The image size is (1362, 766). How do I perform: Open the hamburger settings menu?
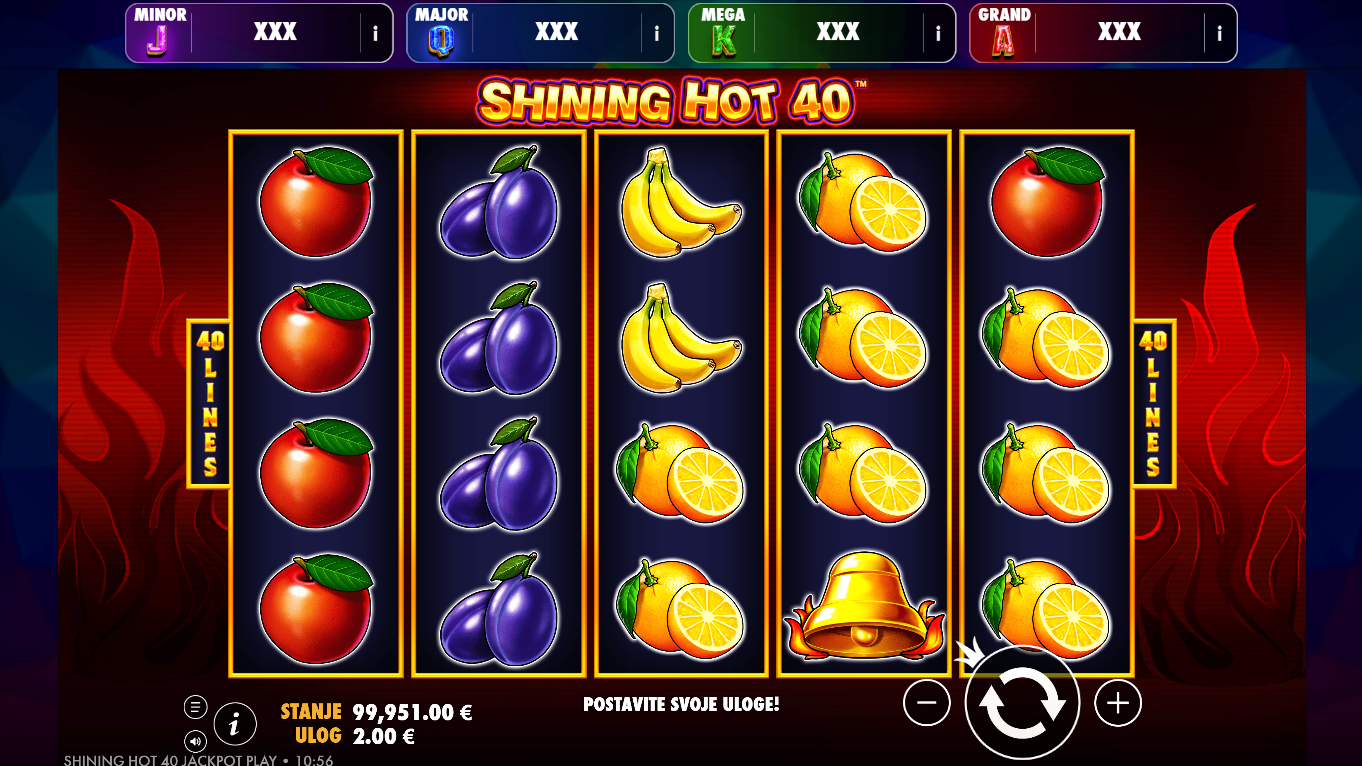tap(195, 707)
